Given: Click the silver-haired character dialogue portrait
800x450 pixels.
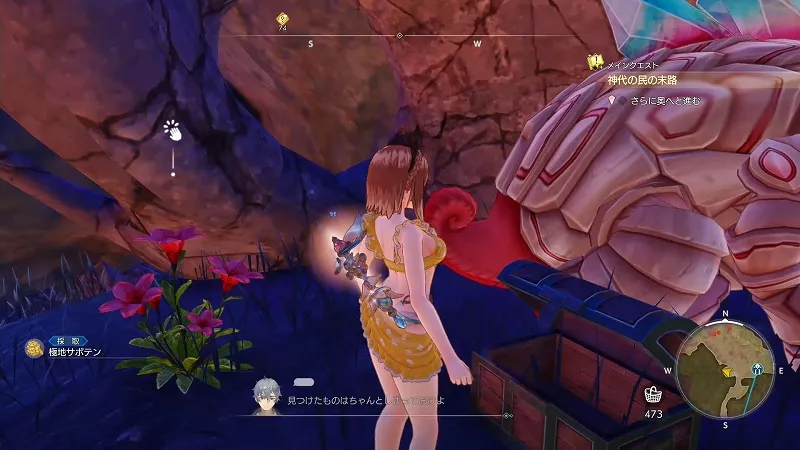Looking at the screenshot, I should [x=266, y=394].
